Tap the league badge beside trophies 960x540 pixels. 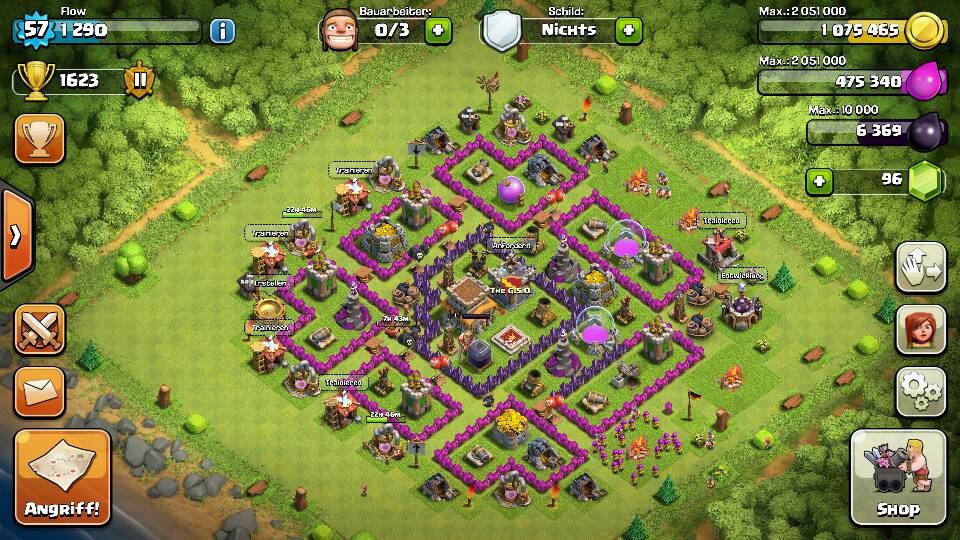(138, 81)
